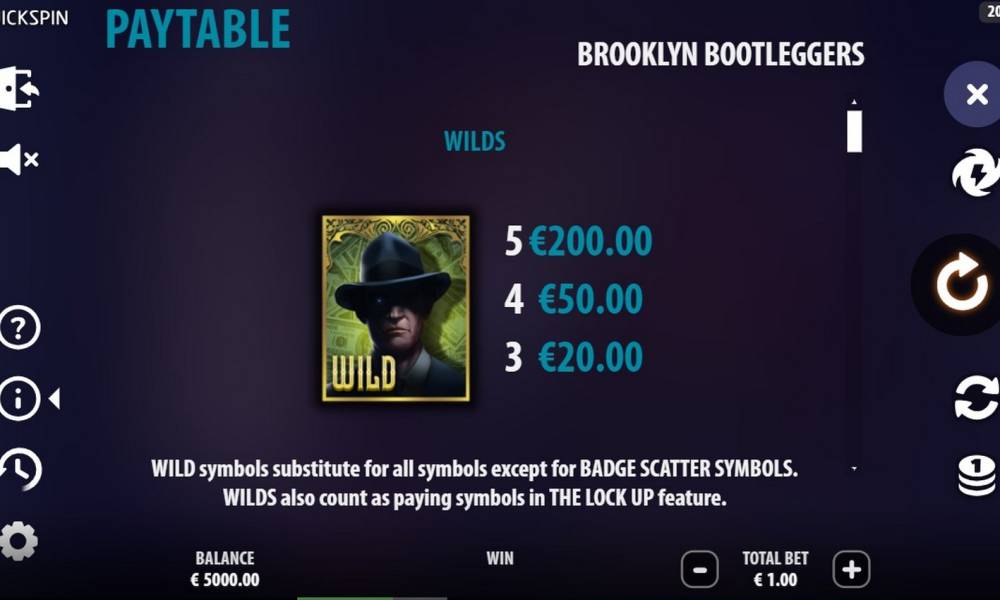Open autoplay with the two-arrows icon
This screenshot has width=1000, height=600.
[976, 397]
